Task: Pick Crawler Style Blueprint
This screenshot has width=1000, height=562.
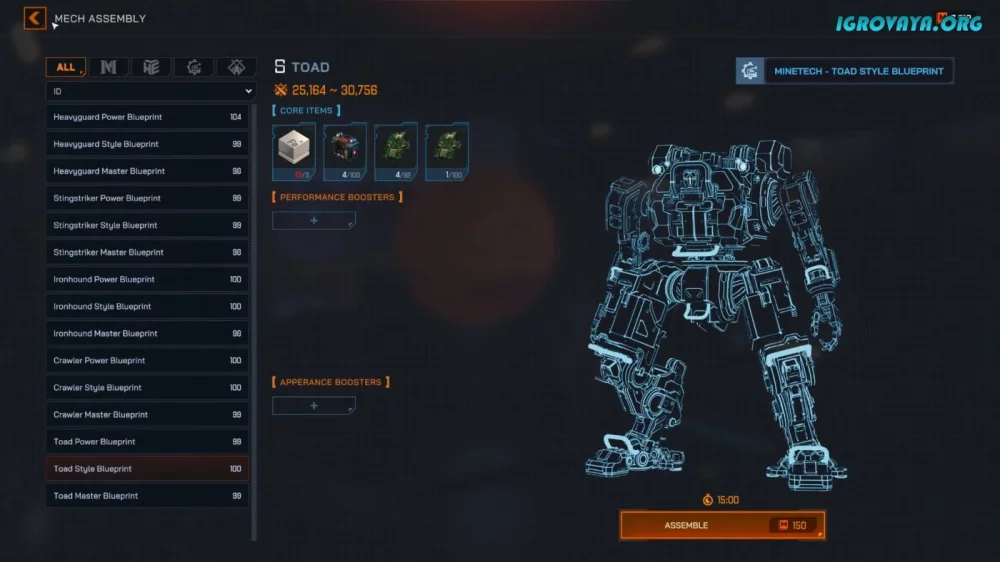Action: [x=148, y=387]
